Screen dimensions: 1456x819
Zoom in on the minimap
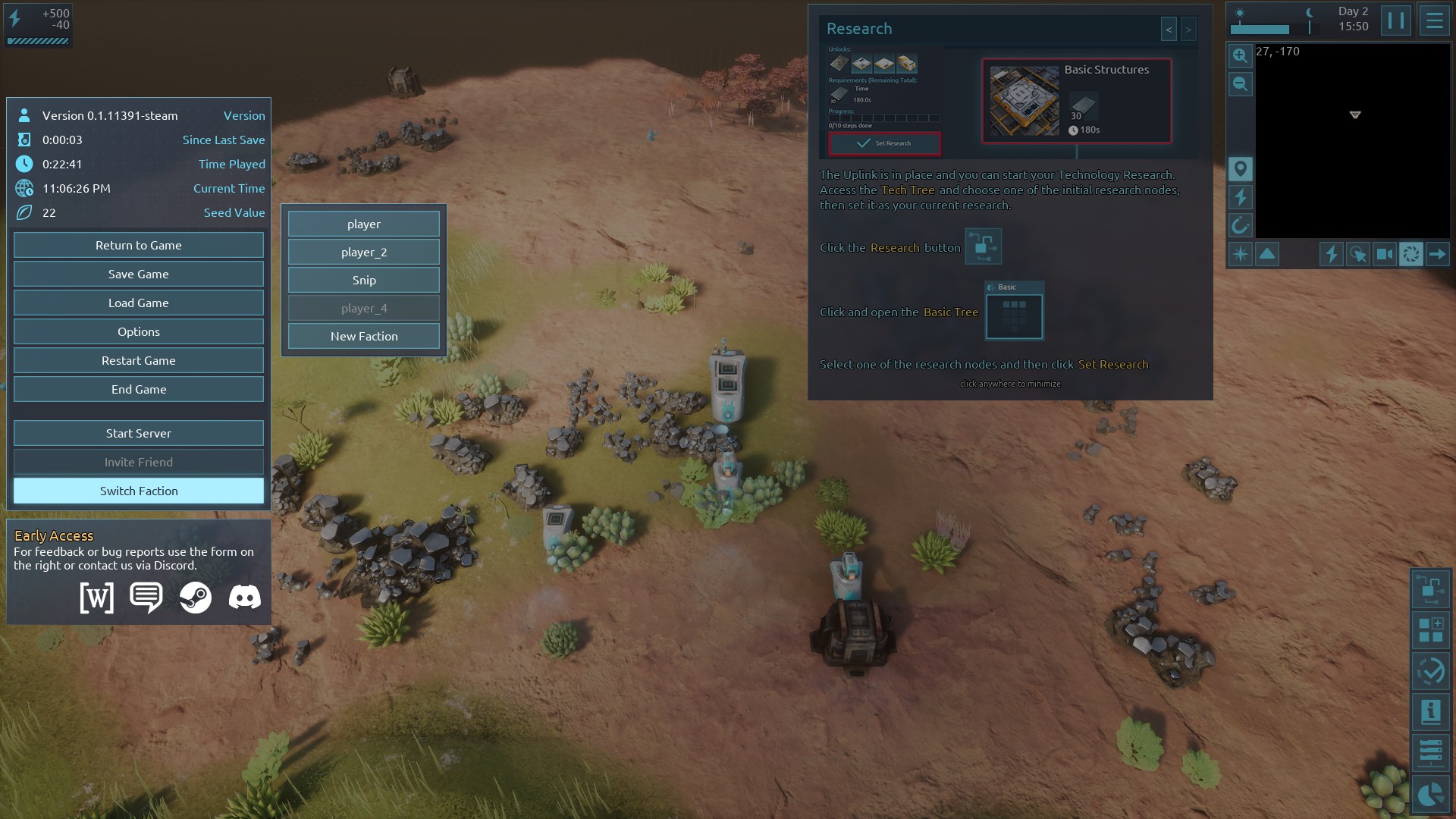(1240, 55)
